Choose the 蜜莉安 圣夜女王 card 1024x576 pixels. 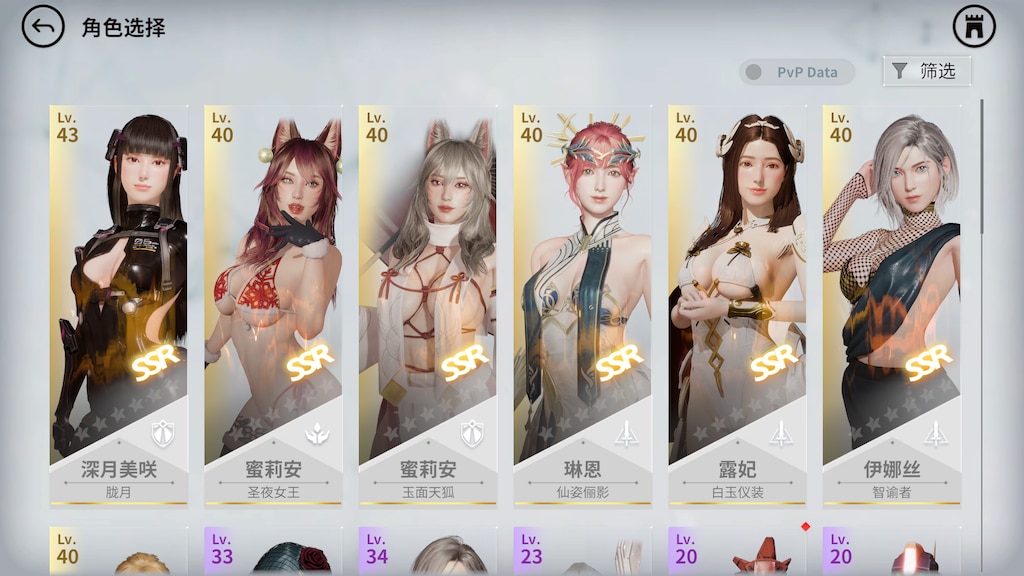pos(273,300)
